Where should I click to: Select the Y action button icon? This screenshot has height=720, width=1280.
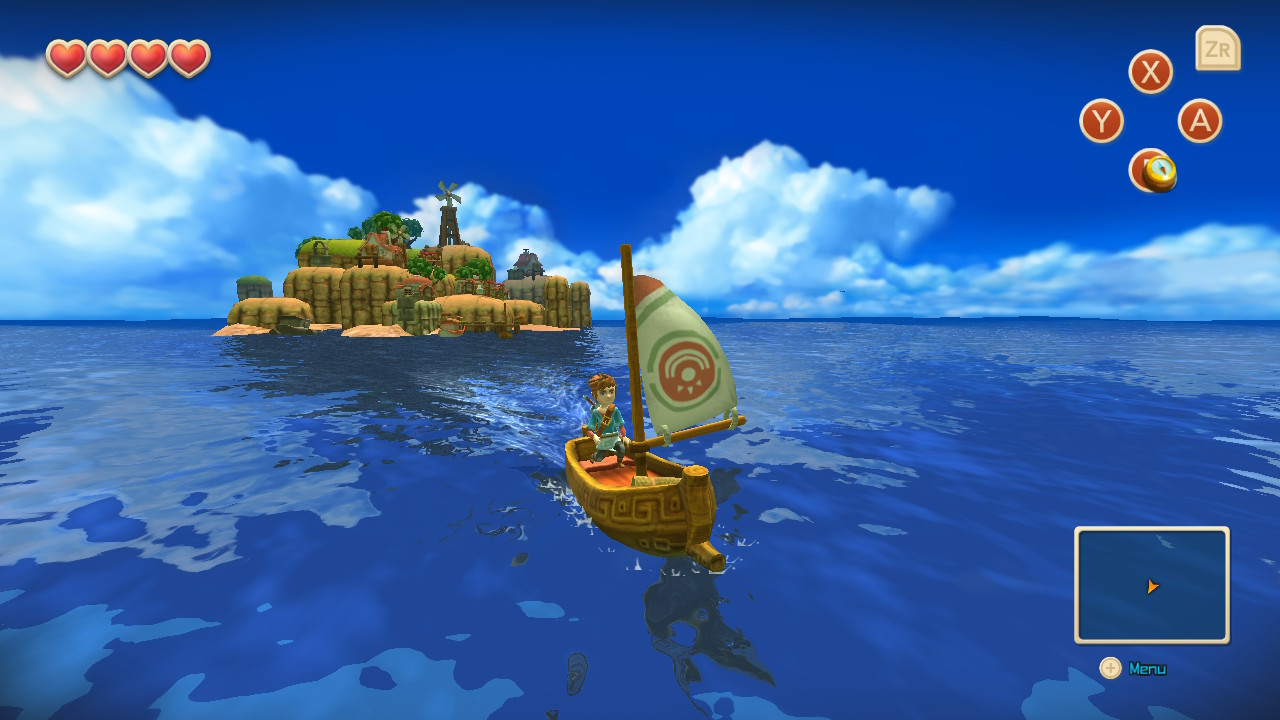click(x=1103, y=121)
